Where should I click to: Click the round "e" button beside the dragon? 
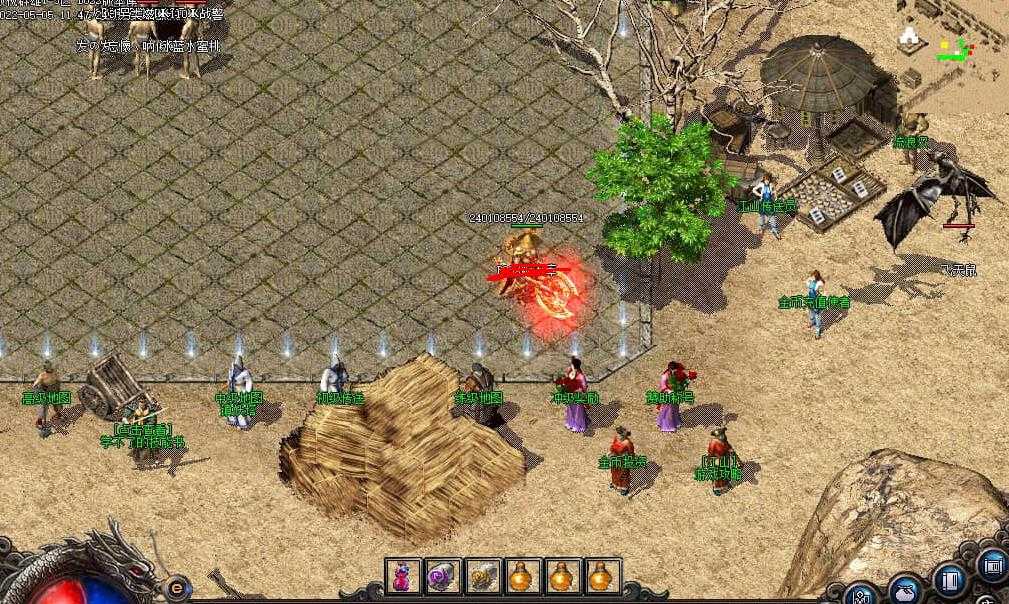coord(178,587)
